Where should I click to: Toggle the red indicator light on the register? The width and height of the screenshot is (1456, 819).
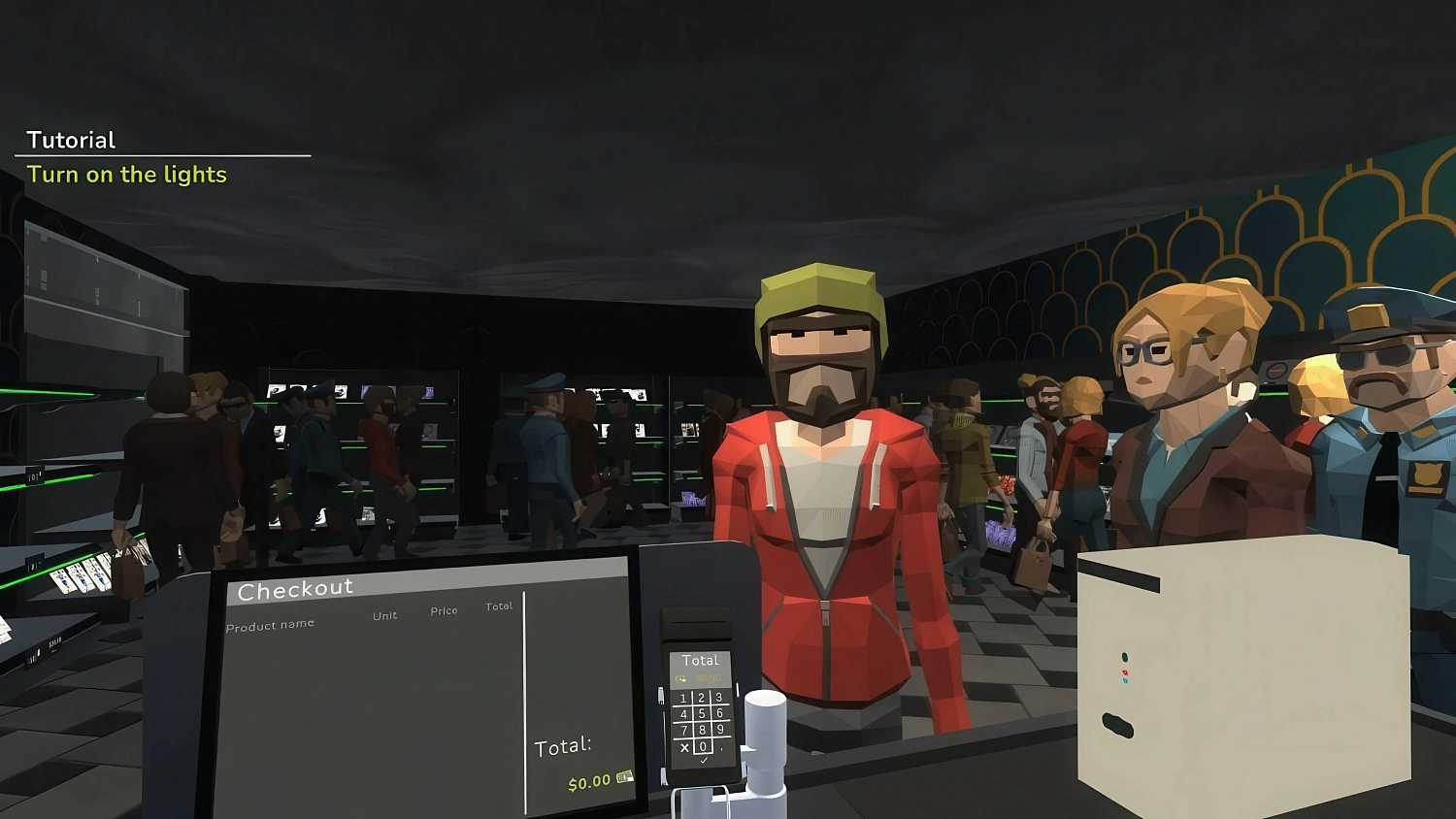click(1125, 672)
